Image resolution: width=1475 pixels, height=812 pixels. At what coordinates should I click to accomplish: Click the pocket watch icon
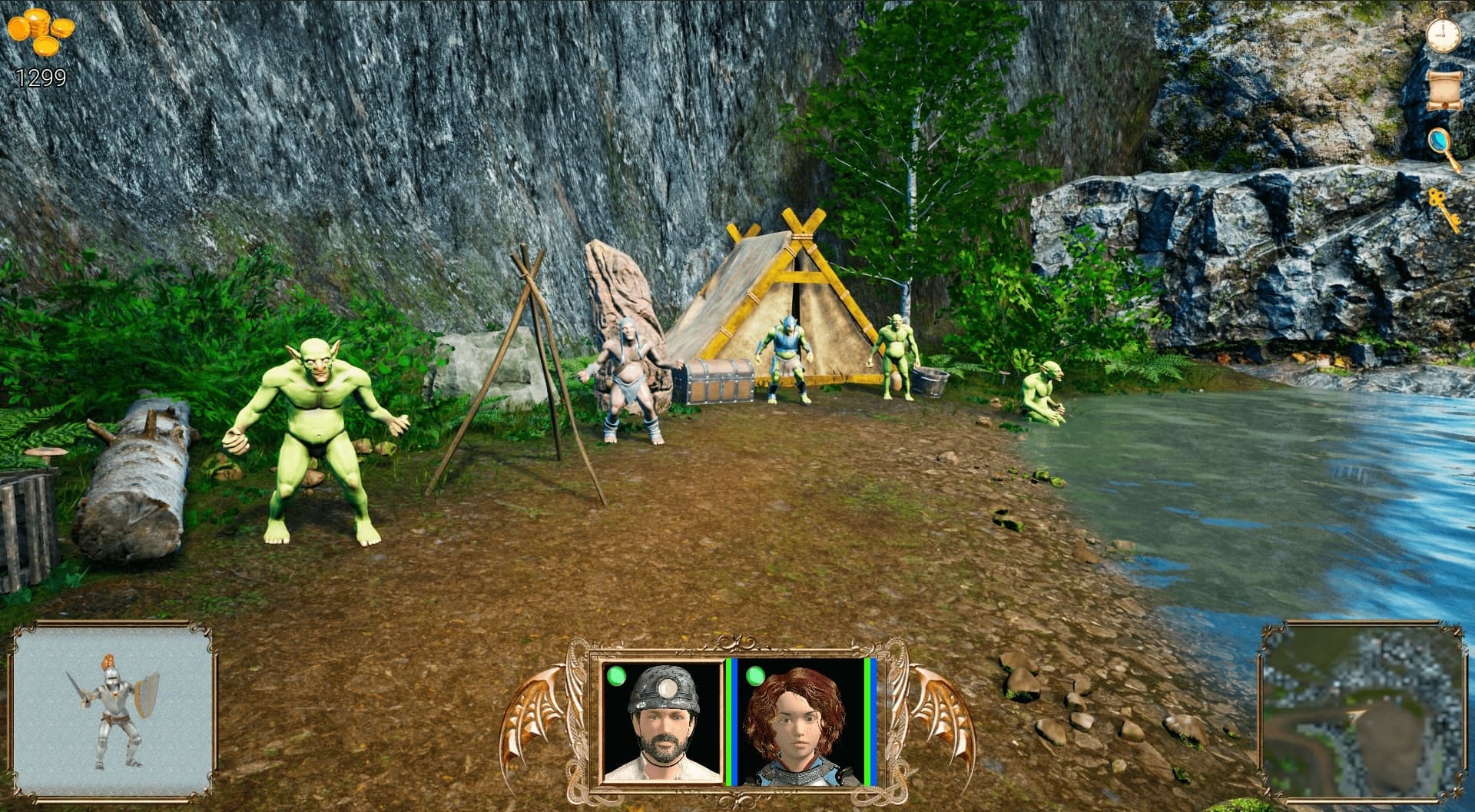(x=1444, y=32)
